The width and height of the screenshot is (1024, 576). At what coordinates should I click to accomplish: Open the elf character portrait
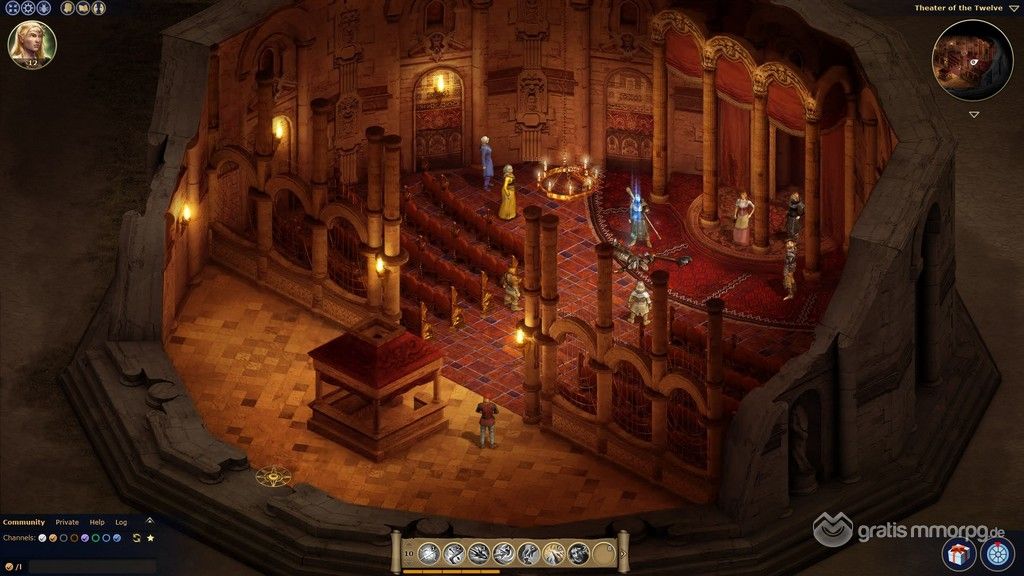point(32,43)
